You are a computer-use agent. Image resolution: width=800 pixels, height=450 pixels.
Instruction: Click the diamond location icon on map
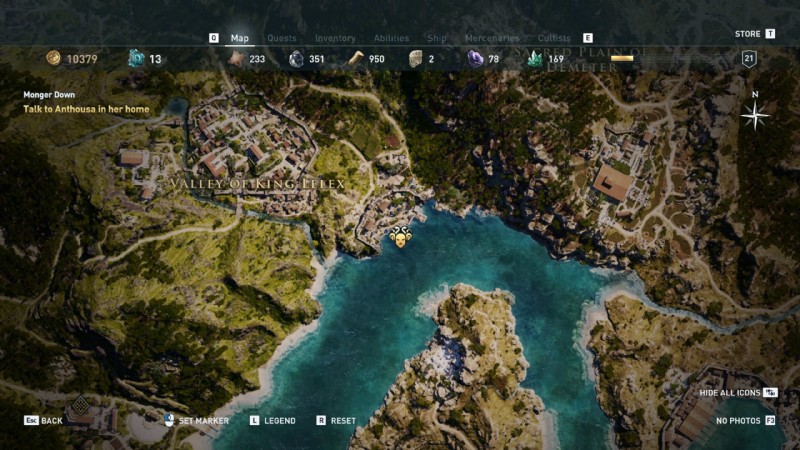[80, 402]
